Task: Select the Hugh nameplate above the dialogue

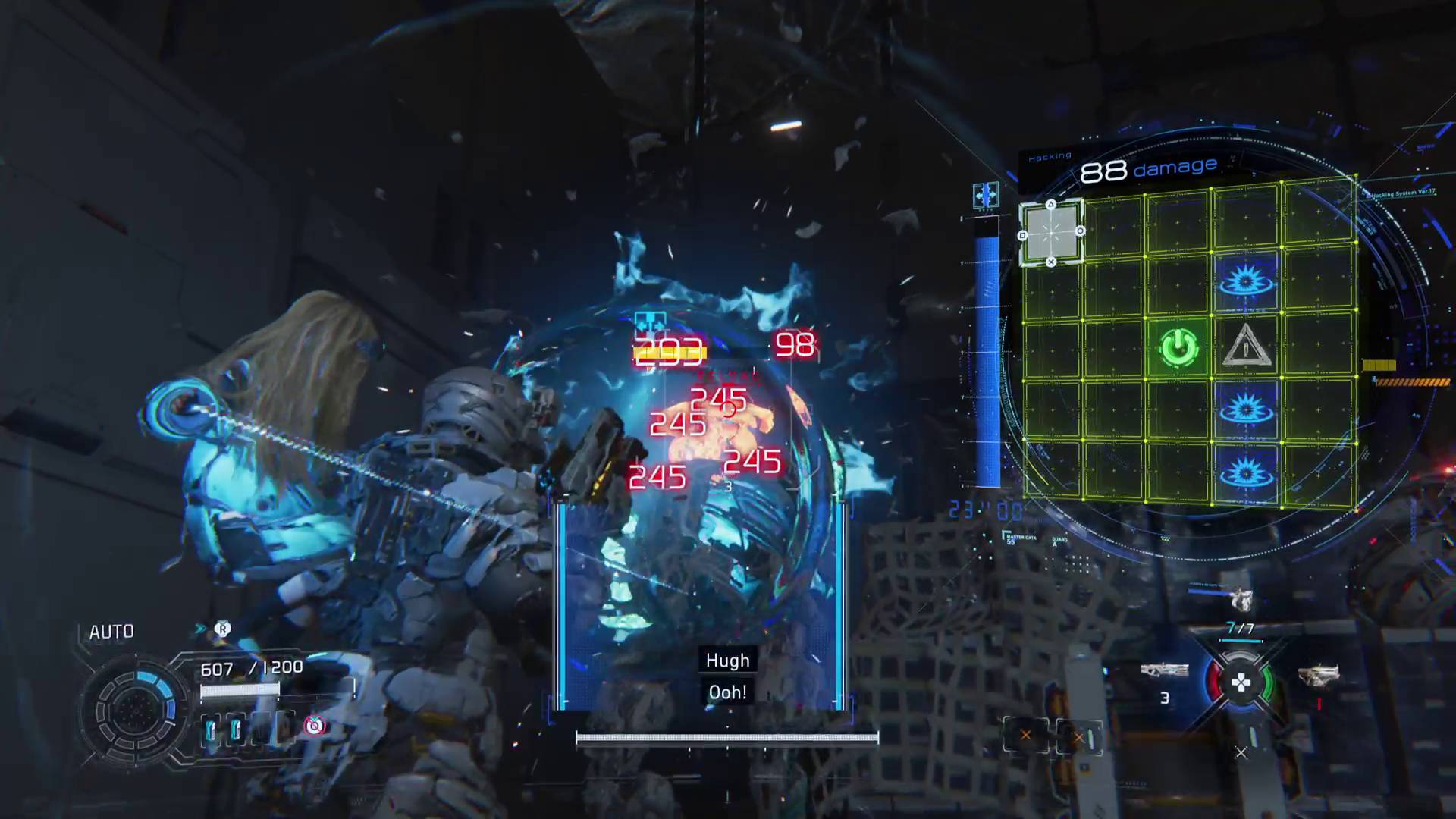Action: (x=726, y=660)
